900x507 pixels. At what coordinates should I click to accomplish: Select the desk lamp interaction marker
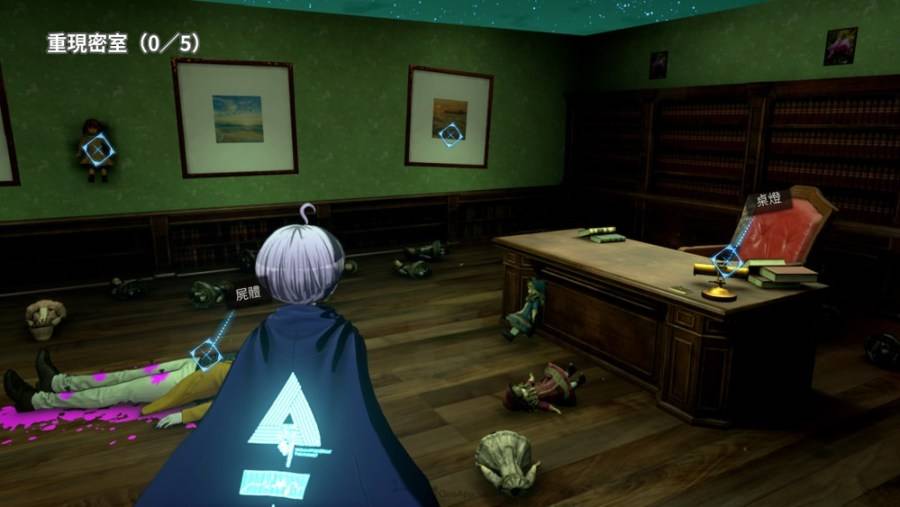click(728, 263)
